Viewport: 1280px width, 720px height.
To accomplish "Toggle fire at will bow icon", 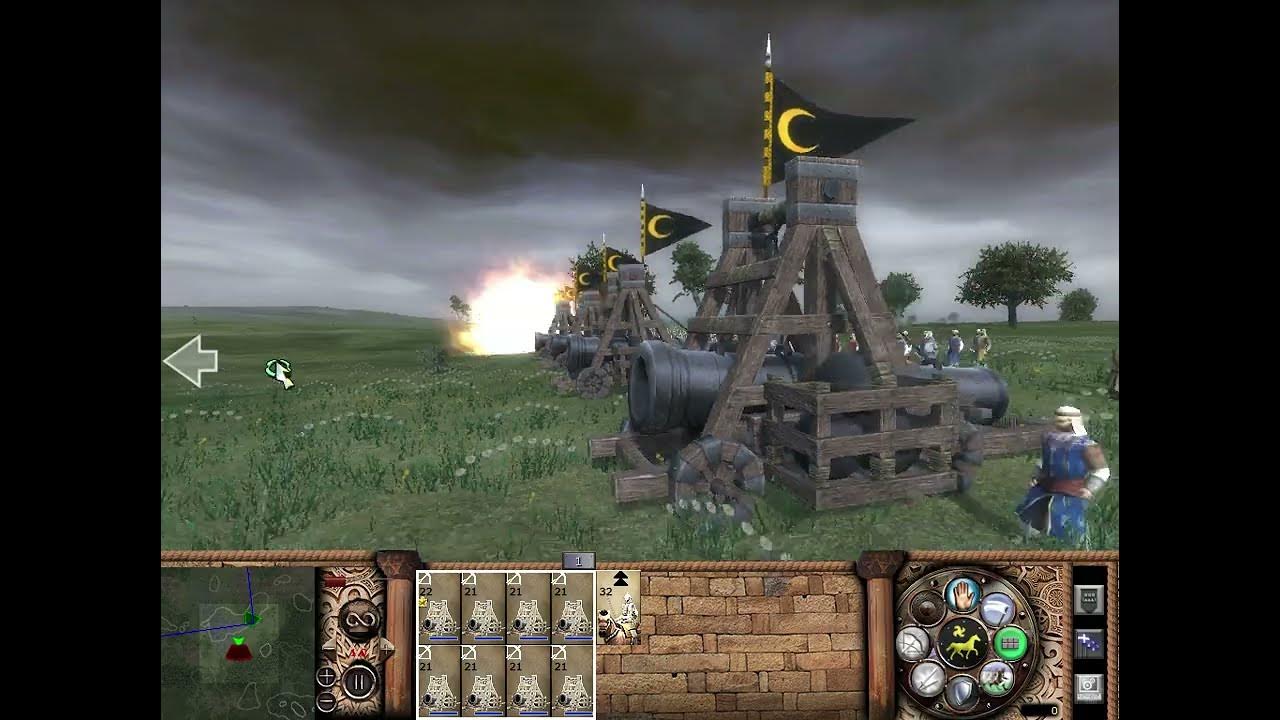I will [914, 643].
